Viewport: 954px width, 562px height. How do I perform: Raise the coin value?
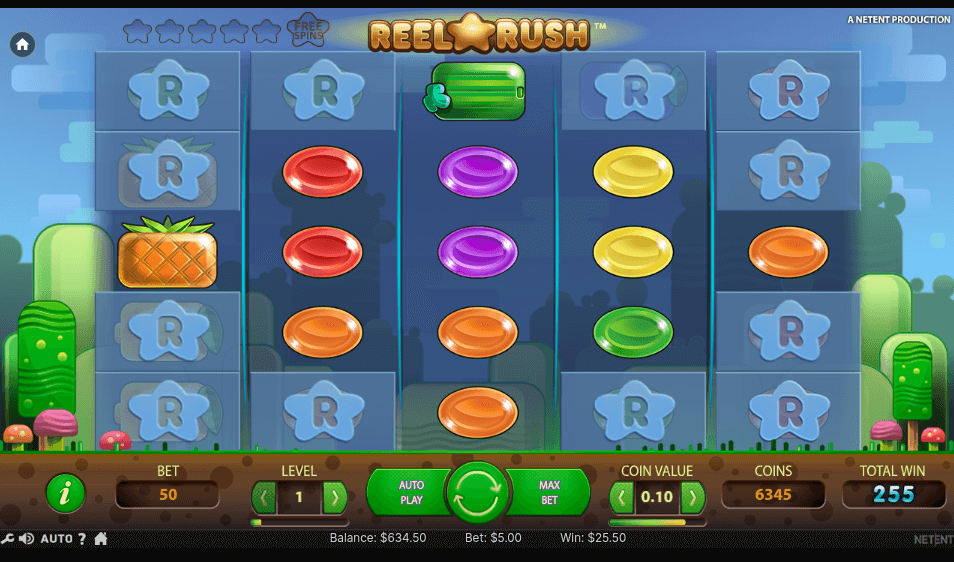tap(692, 497)
